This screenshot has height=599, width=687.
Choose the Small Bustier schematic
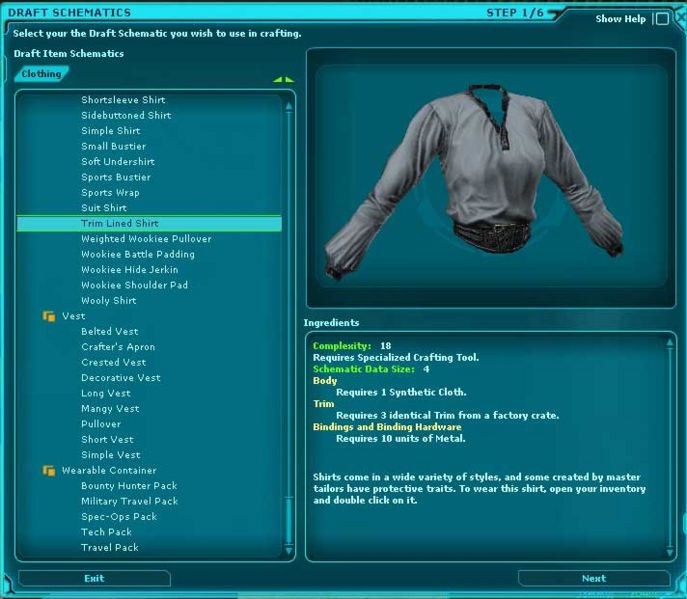(113, 146)
